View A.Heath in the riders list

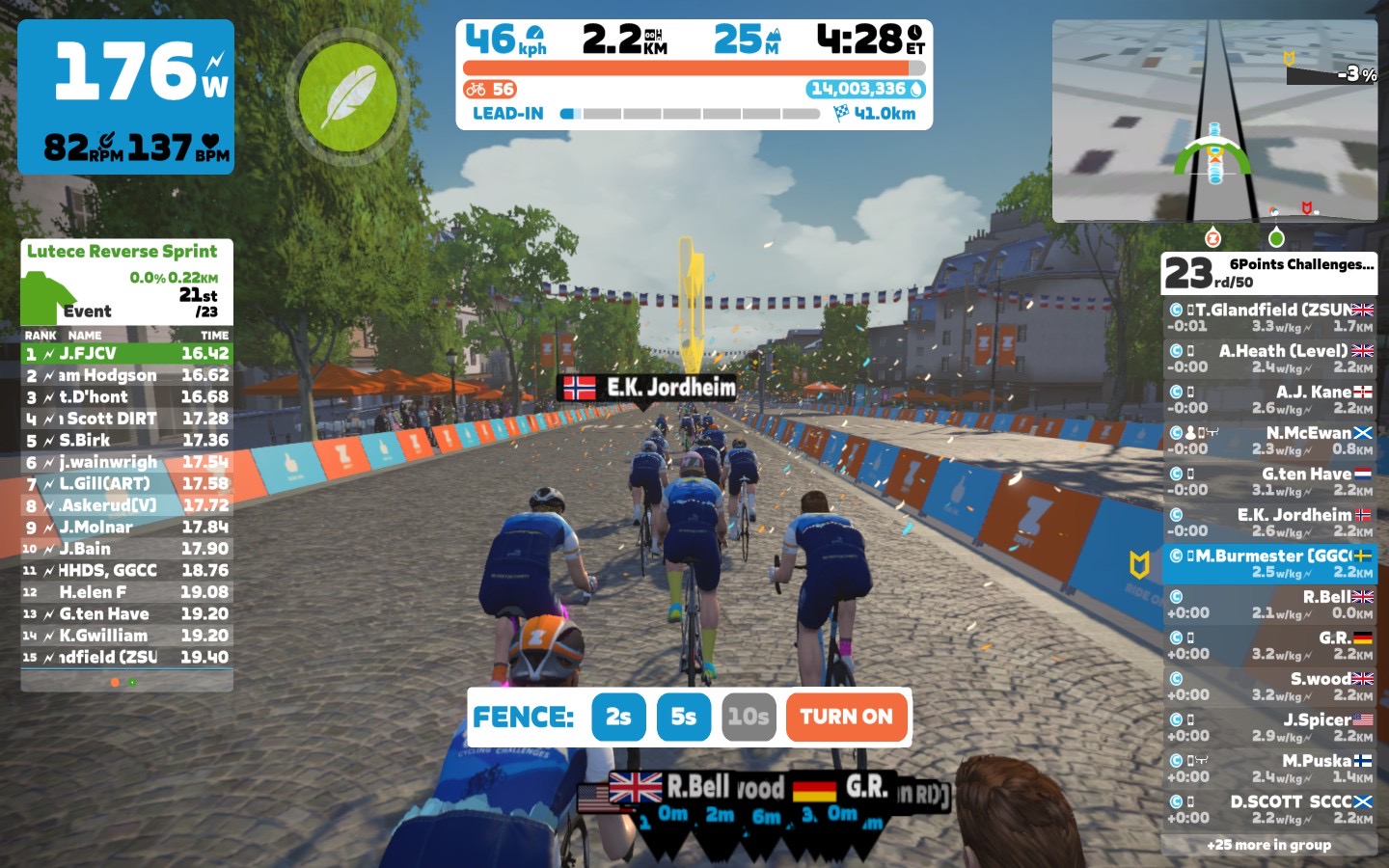tap(1269, 359)
